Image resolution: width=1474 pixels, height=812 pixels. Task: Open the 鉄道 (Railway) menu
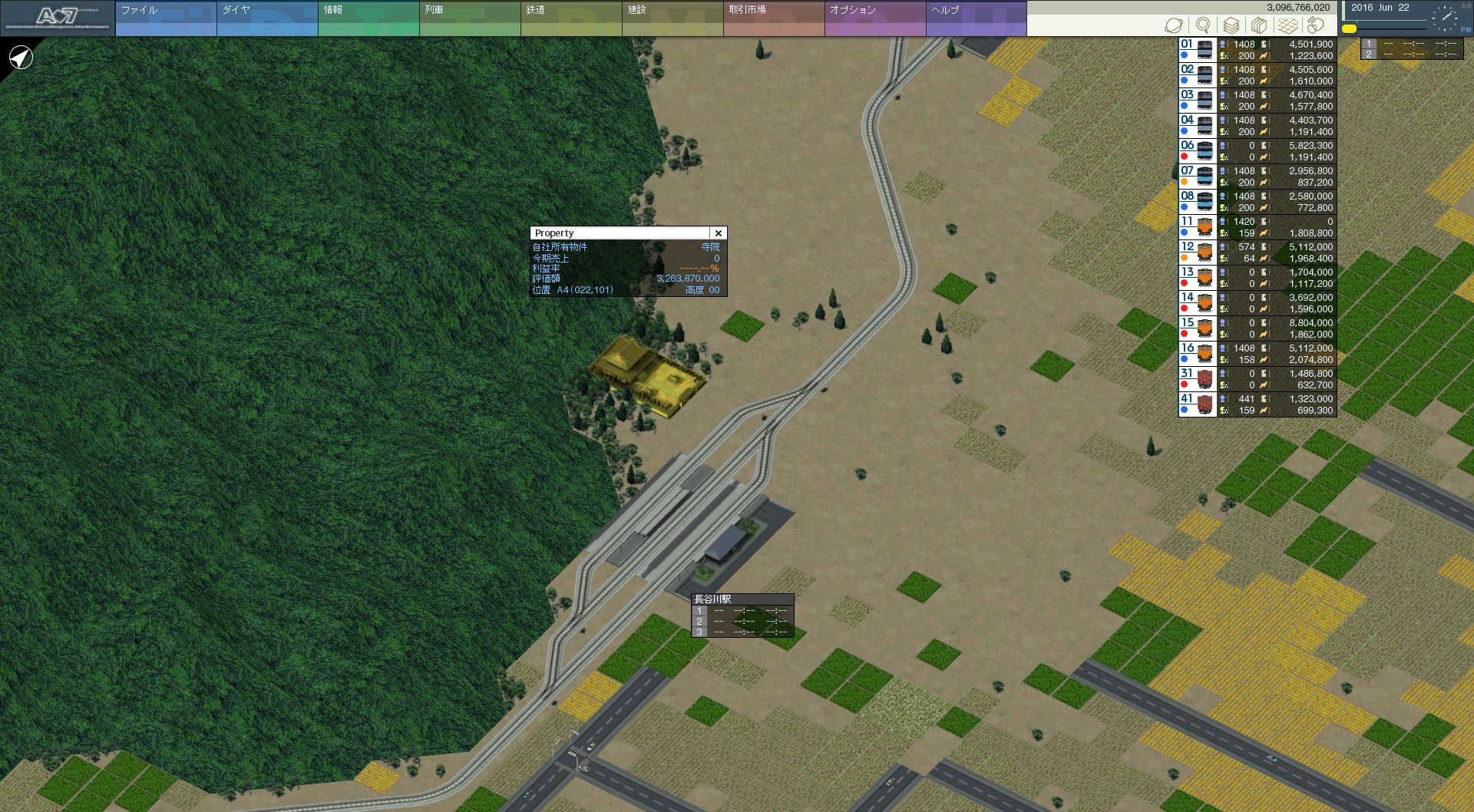tap(570, 18)
